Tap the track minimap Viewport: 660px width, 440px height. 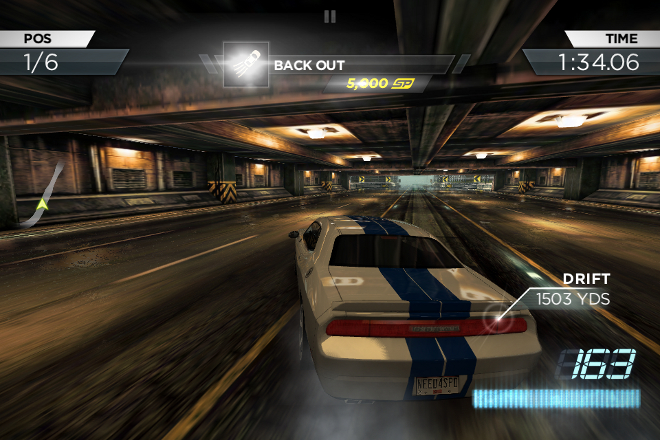point(45,193)
